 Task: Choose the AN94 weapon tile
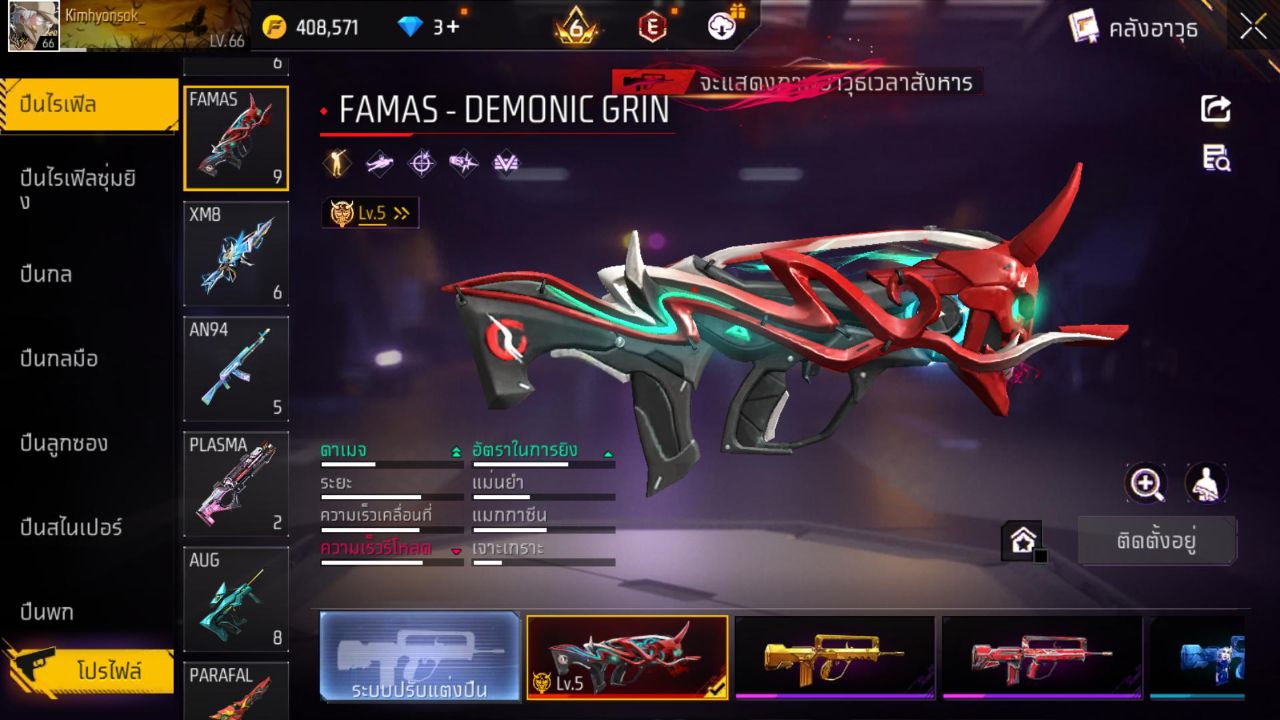[x=236, y=369]
